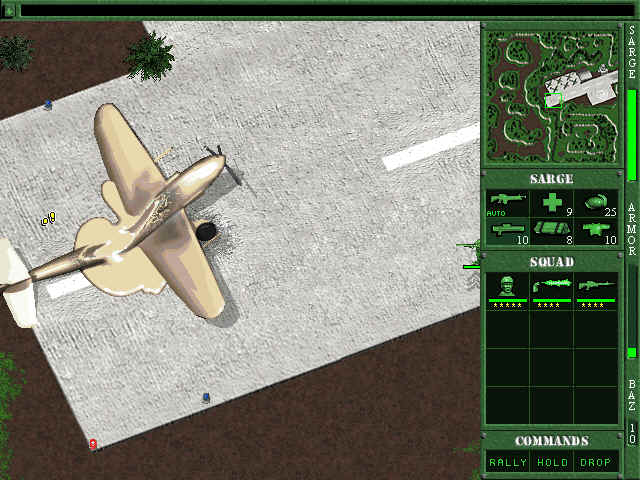Activate the DROP command
Image resolution: width=640 pixels, height=480 pixels.
click(x=596, y=462)
